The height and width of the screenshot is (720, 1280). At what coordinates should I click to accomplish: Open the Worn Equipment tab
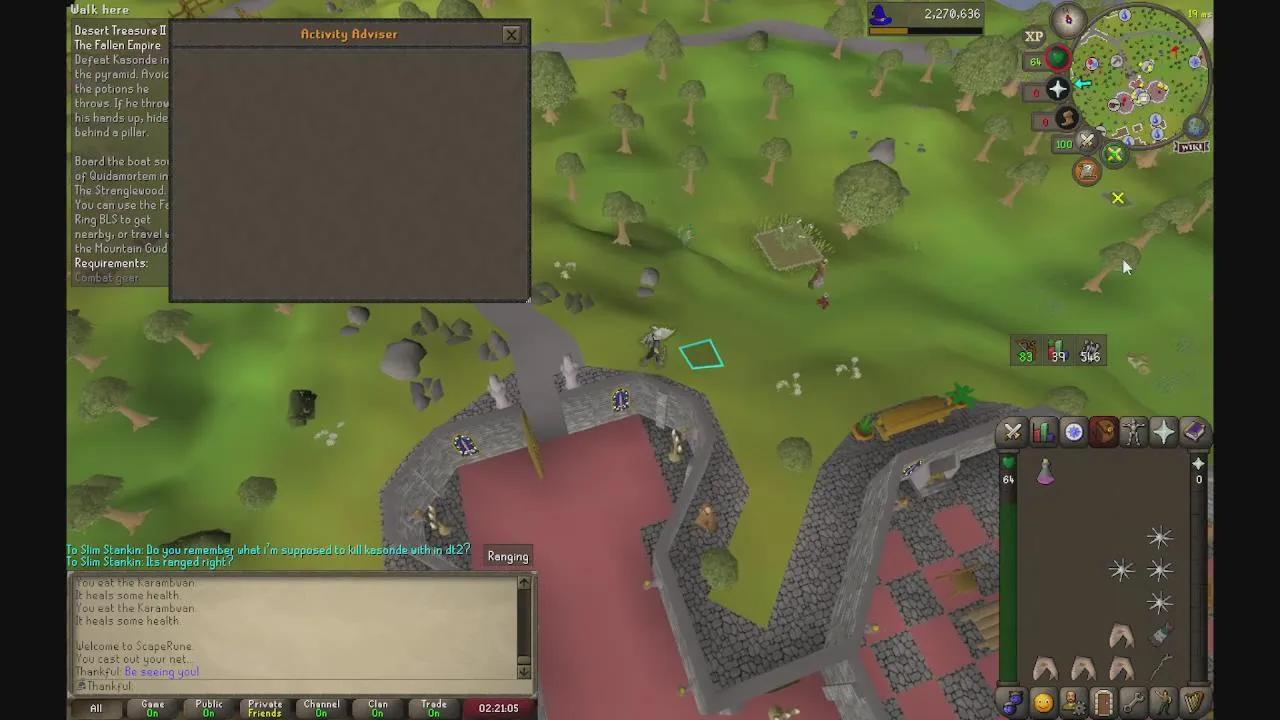[1133, 432]
